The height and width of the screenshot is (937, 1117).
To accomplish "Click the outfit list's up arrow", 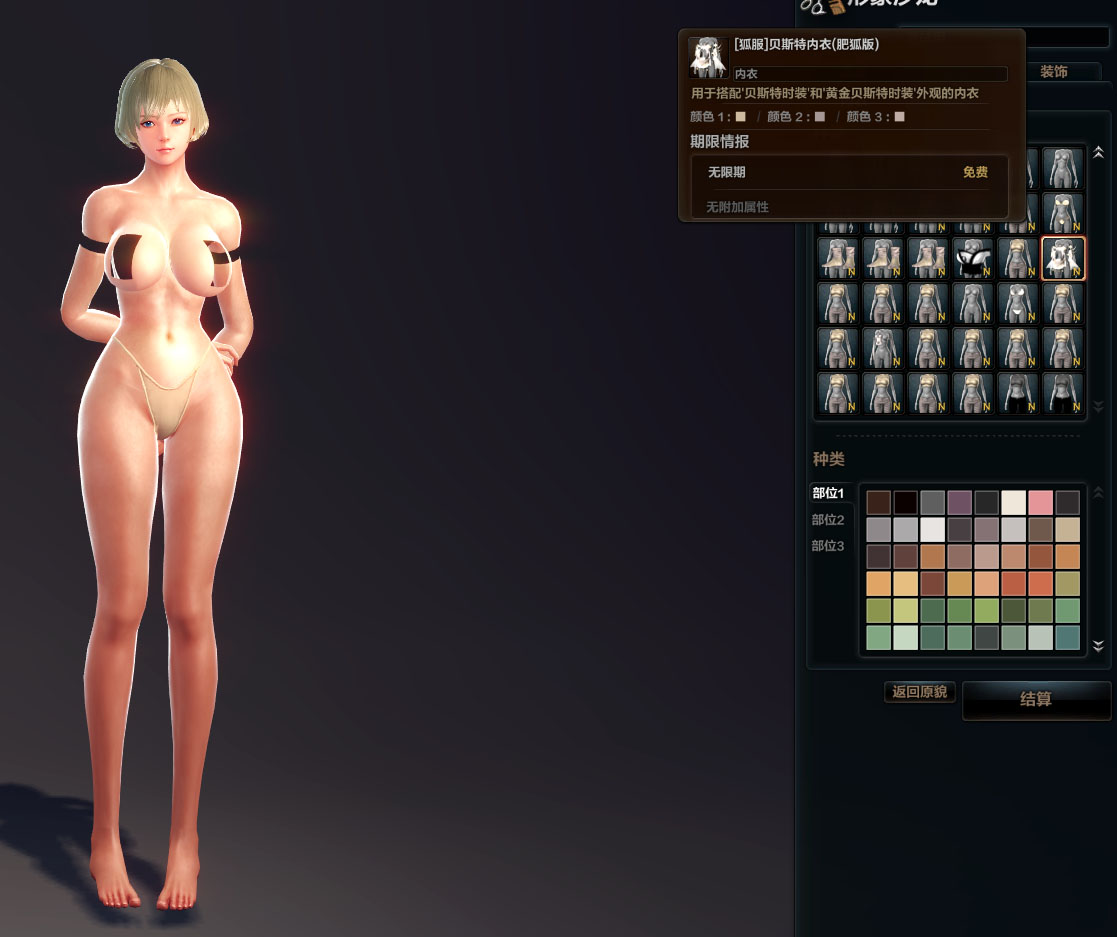I will click(1098, 153).
